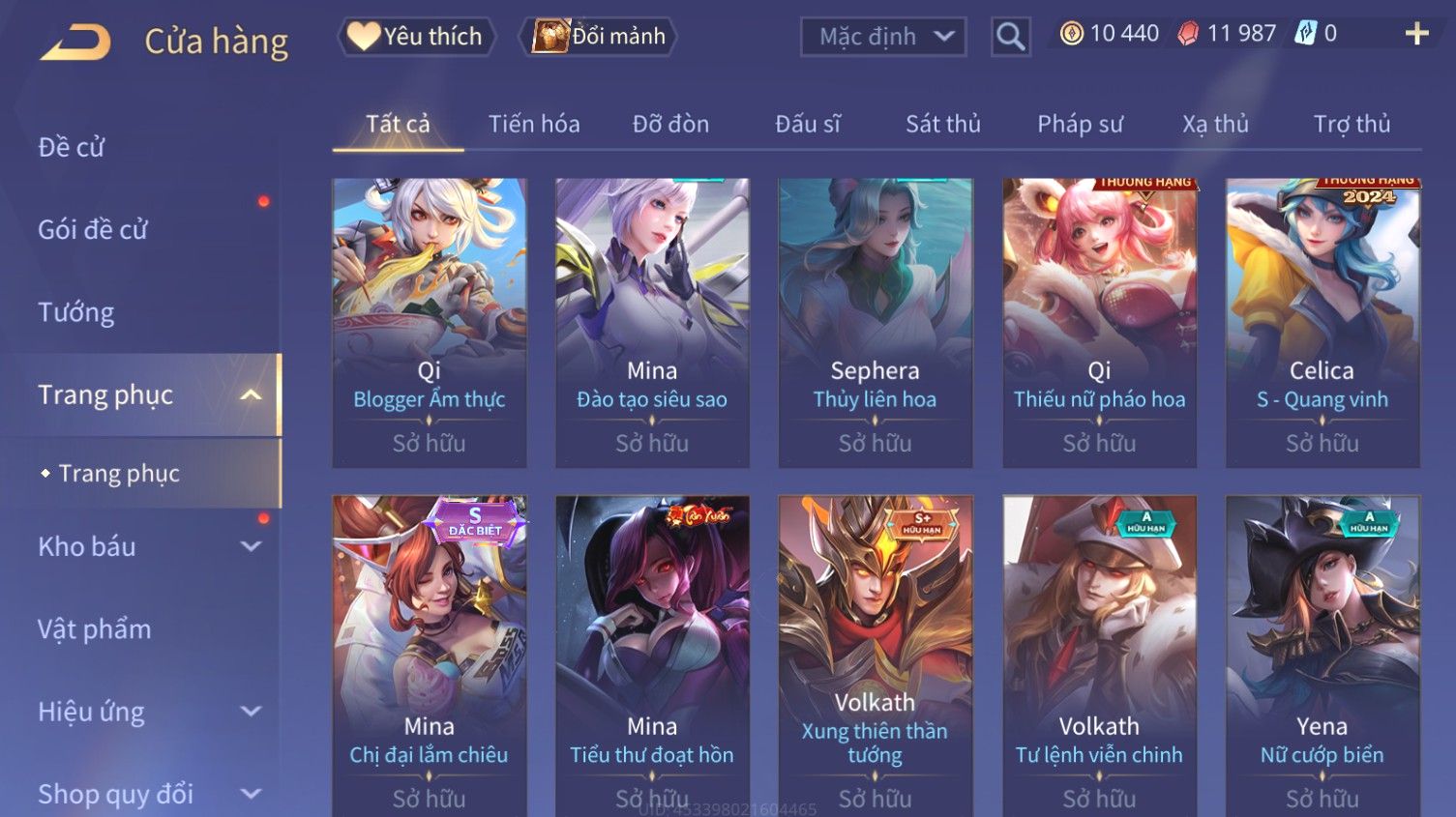Add currency with the plus button
This screenshot has height=817, width=1456.
click(x=1416, y=34)
